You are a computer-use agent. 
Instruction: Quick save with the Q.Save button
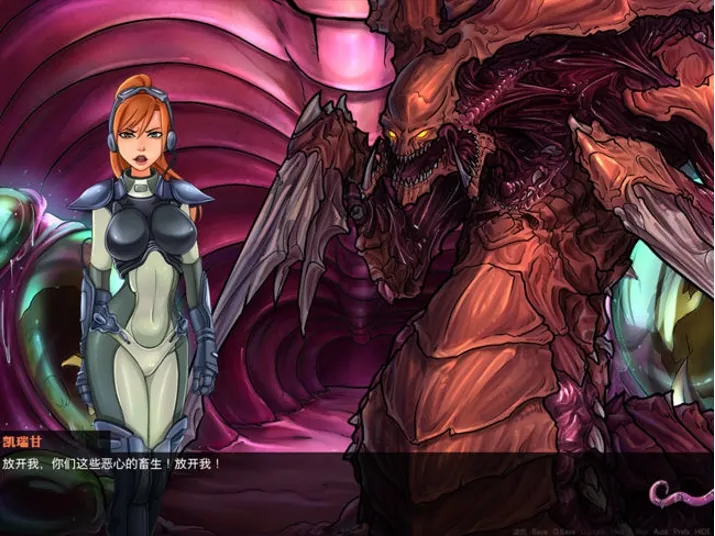click(x=564, y=531)
